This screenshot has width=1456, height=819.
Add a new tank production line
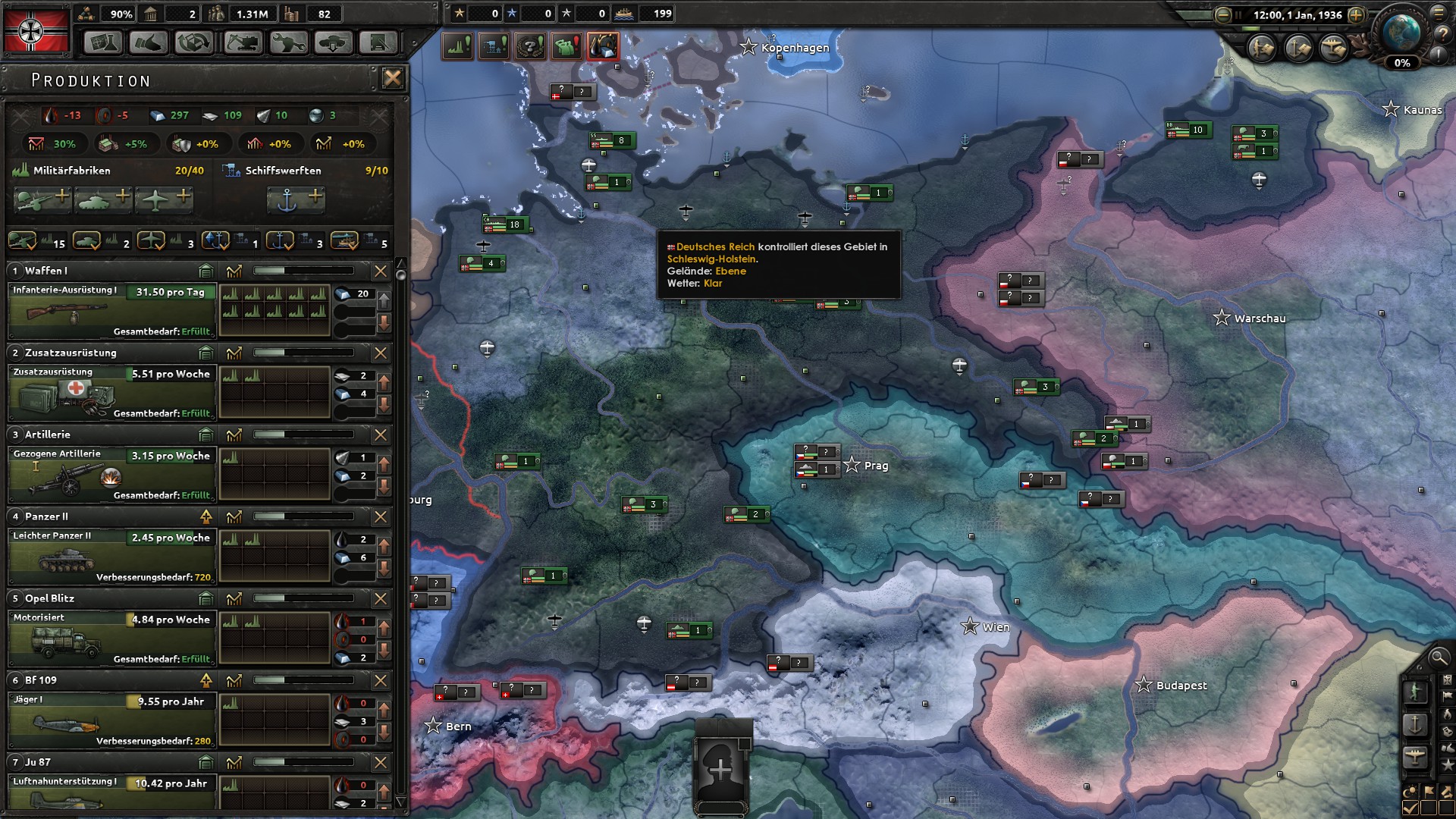[103, 200]
